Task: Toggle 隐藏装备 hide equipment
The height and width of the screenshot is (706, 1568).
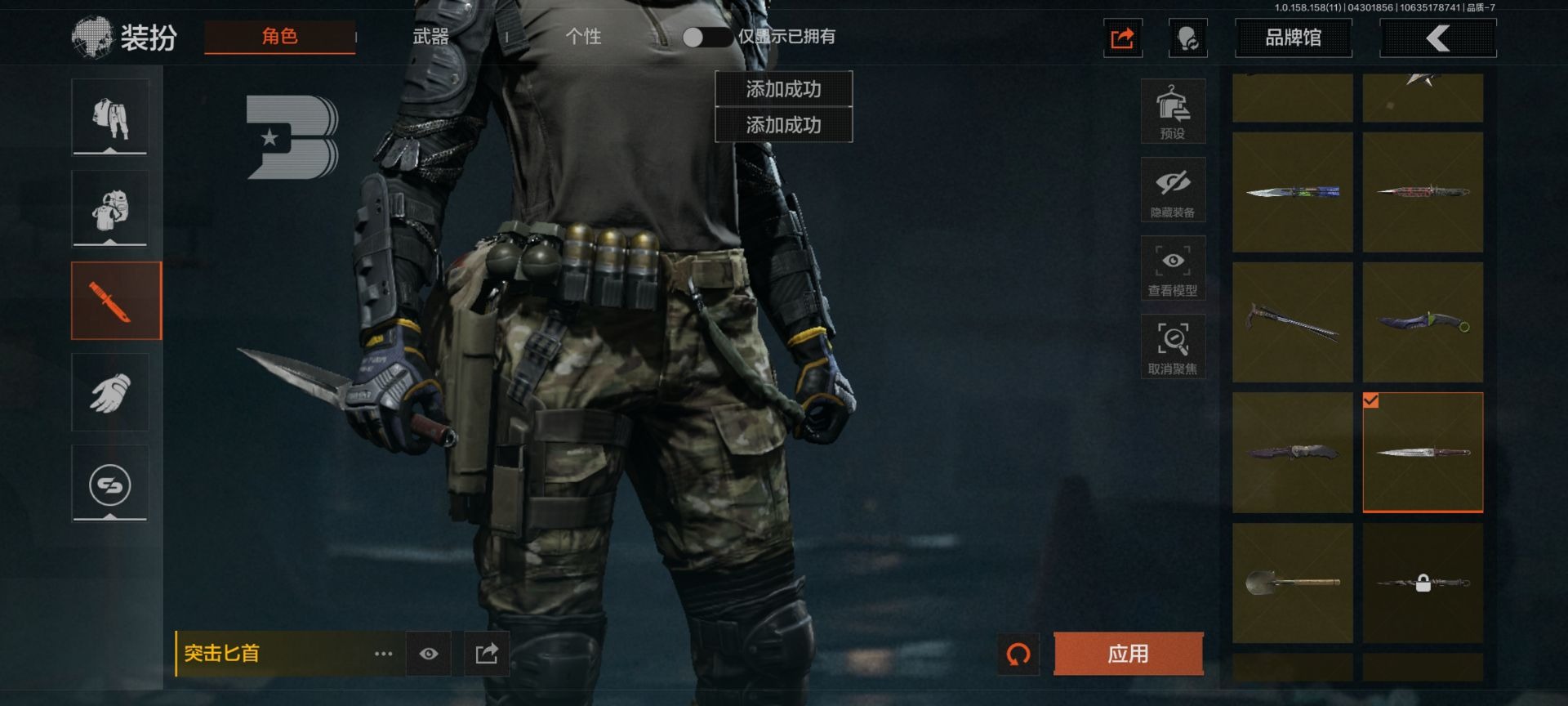Action: click(x=1173, y=190)
